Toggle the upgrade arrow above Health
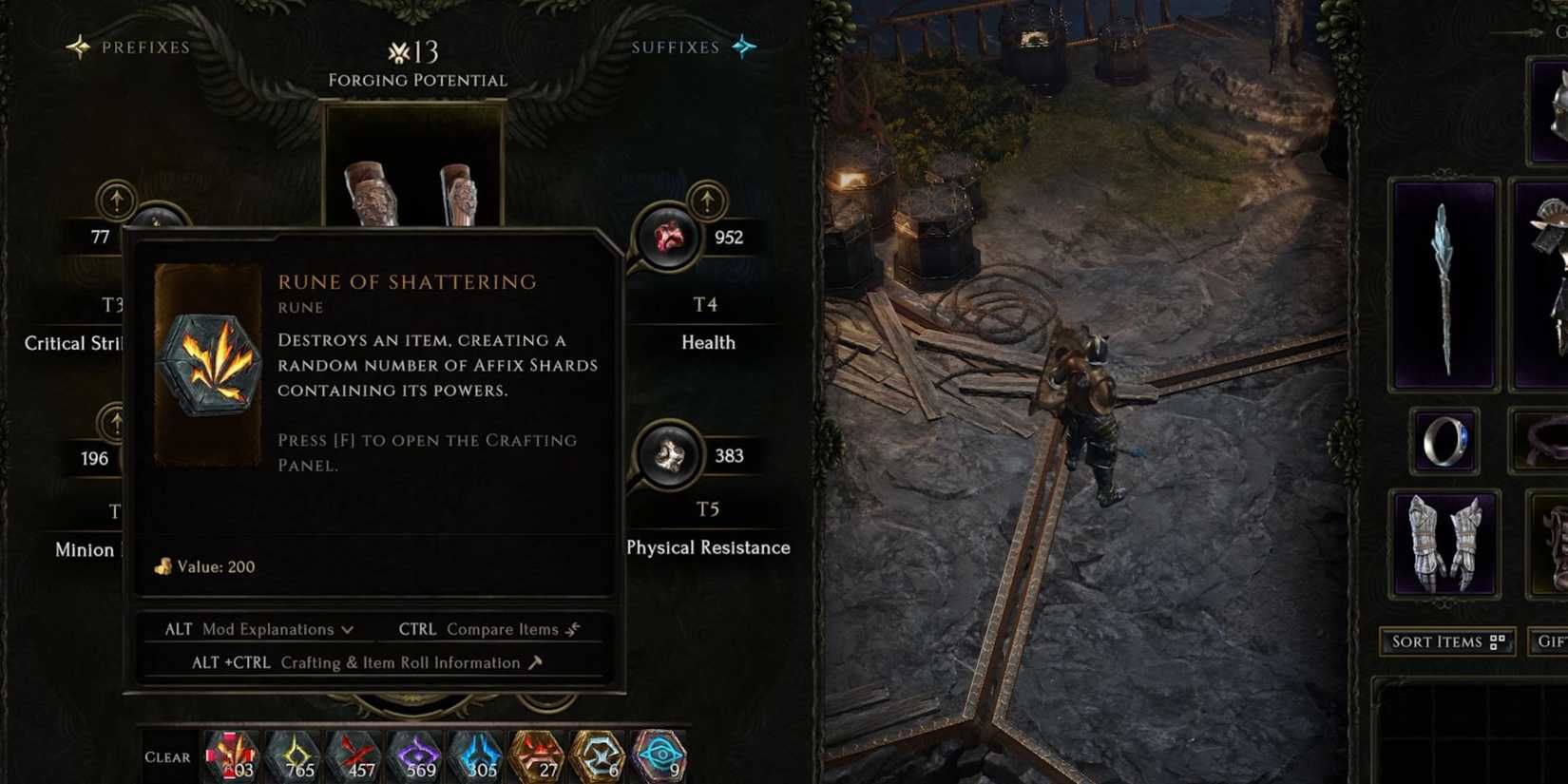This screenshot has height=784, width=1568. pos(708,201)
